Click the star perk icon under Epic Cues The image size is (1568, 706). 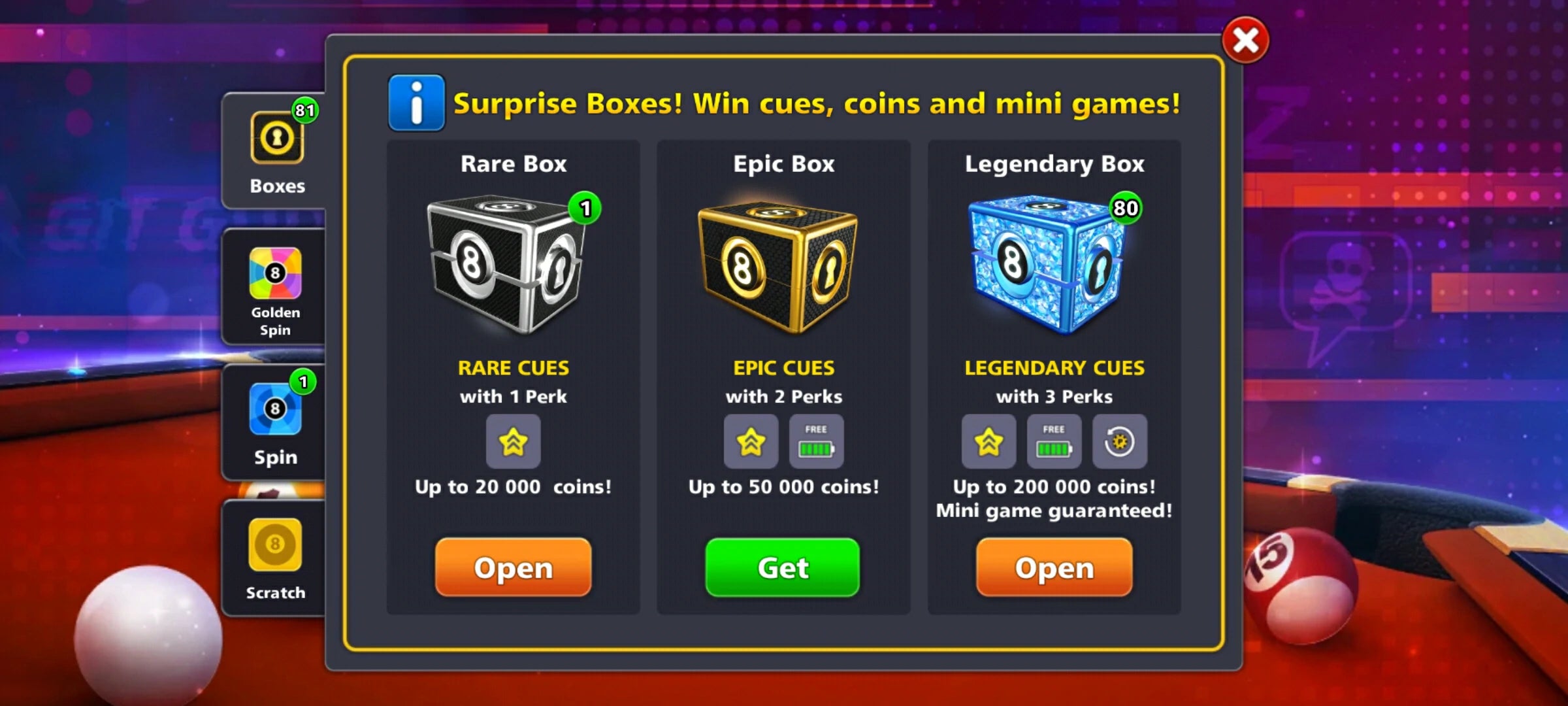[751, 443]
